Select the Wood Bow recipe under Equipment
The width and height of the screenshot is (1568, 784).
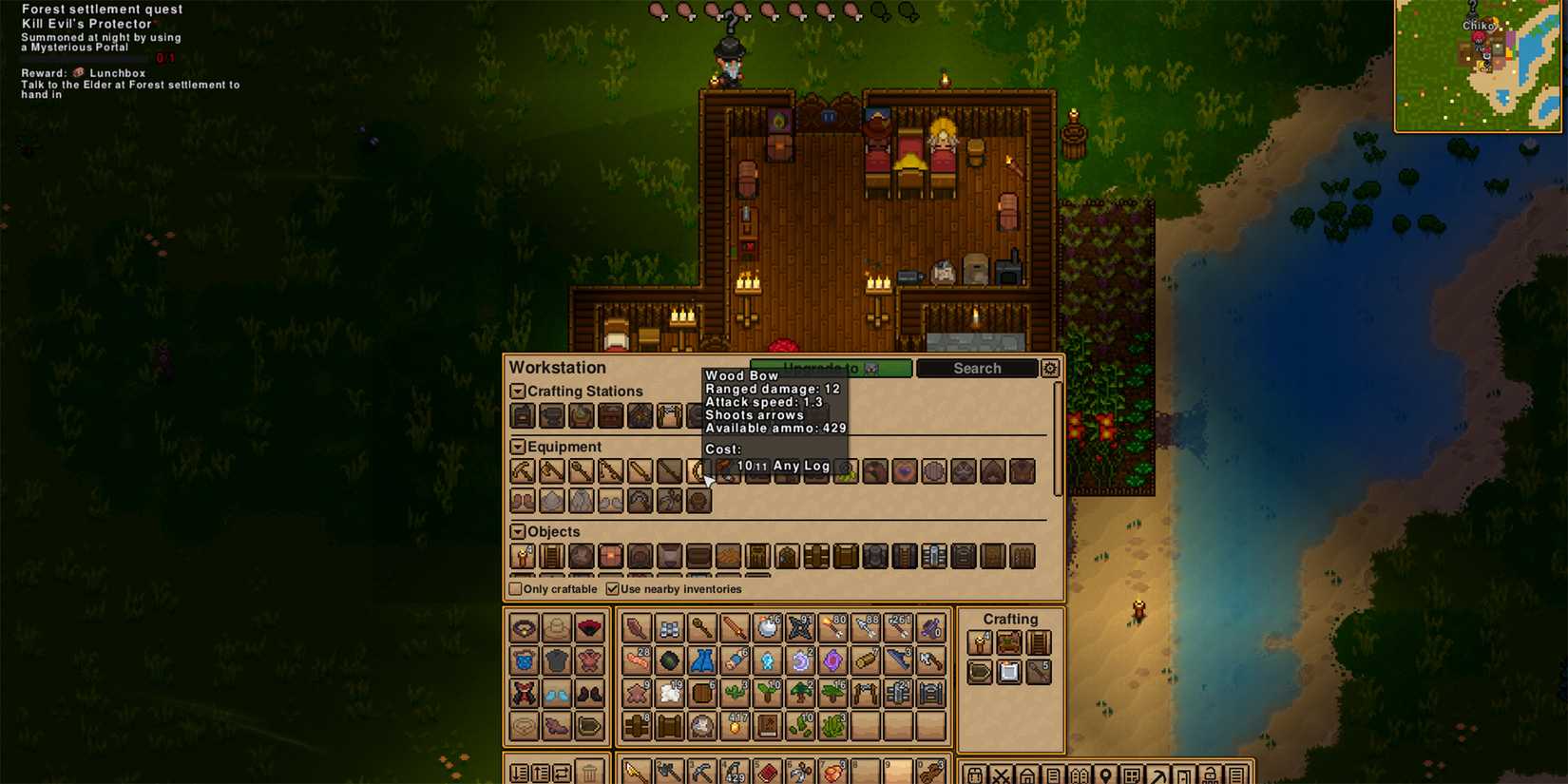tap(698, 471)
